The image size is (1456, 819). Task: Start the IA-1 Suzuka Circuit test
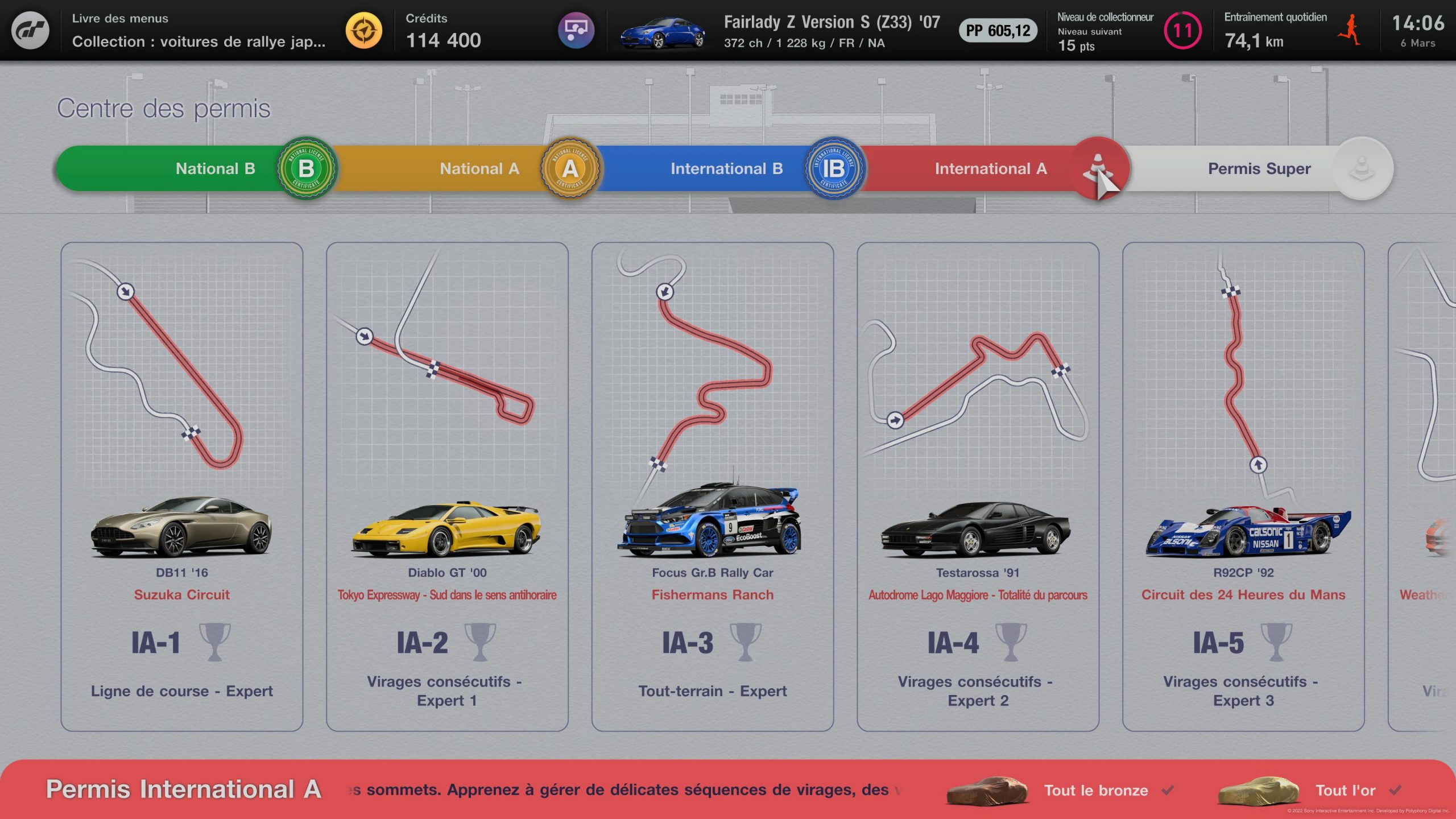point(182,486)
